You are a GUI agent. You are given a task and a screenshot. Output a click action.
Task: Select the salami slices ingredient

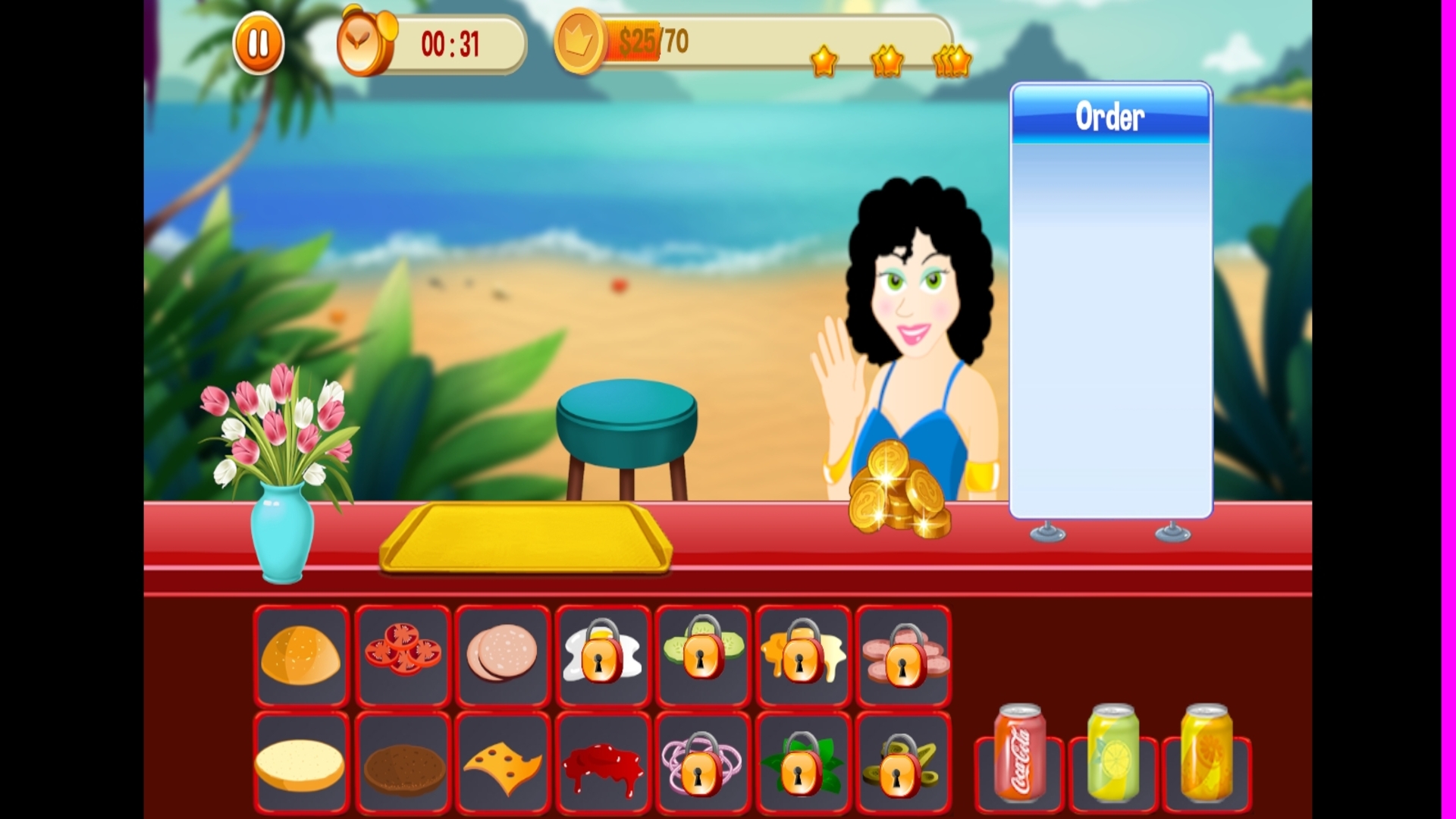[x=502, y=657]
